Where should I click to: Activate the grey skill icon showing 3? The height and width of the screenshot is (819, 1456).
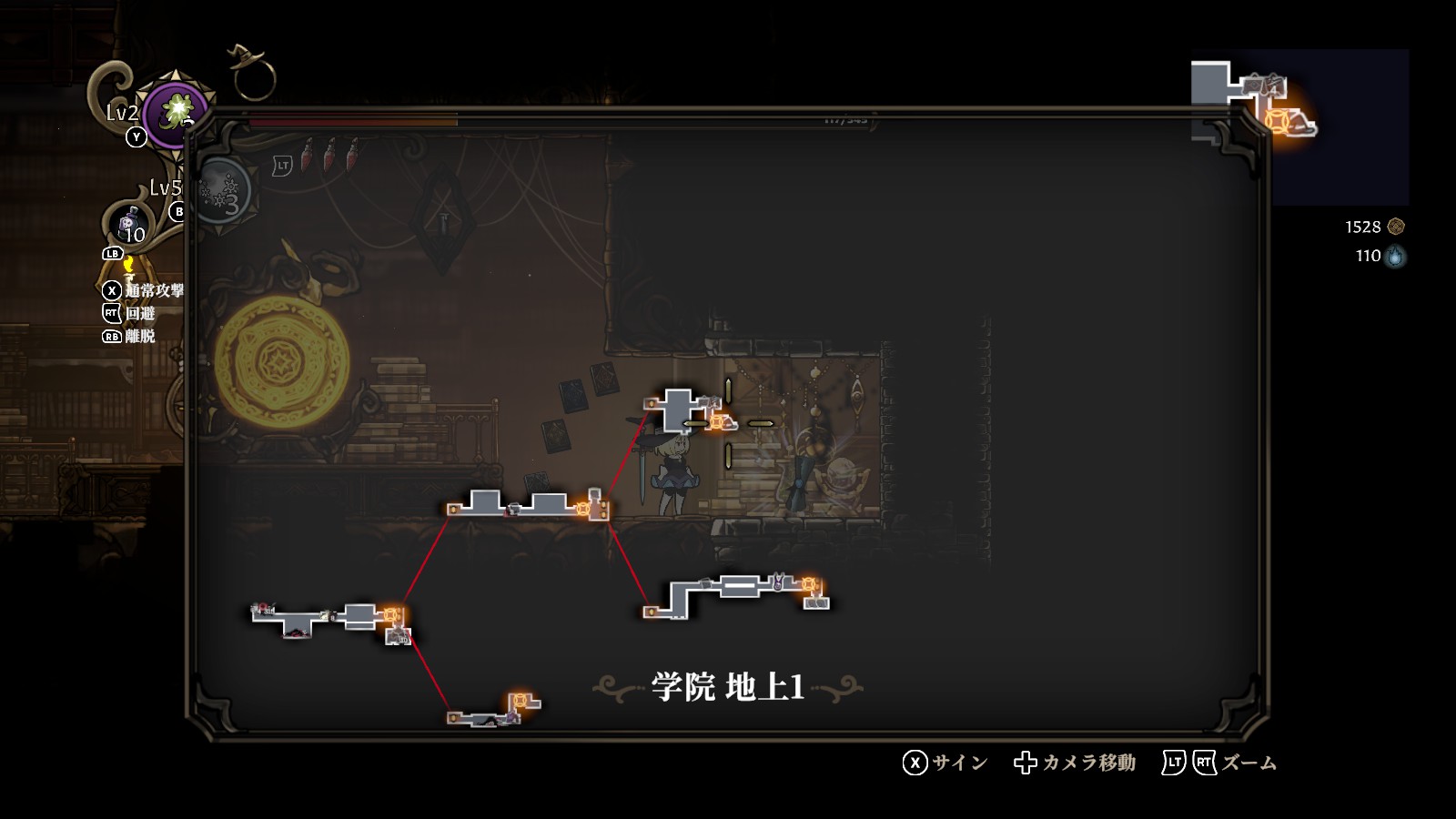[221, 192]
